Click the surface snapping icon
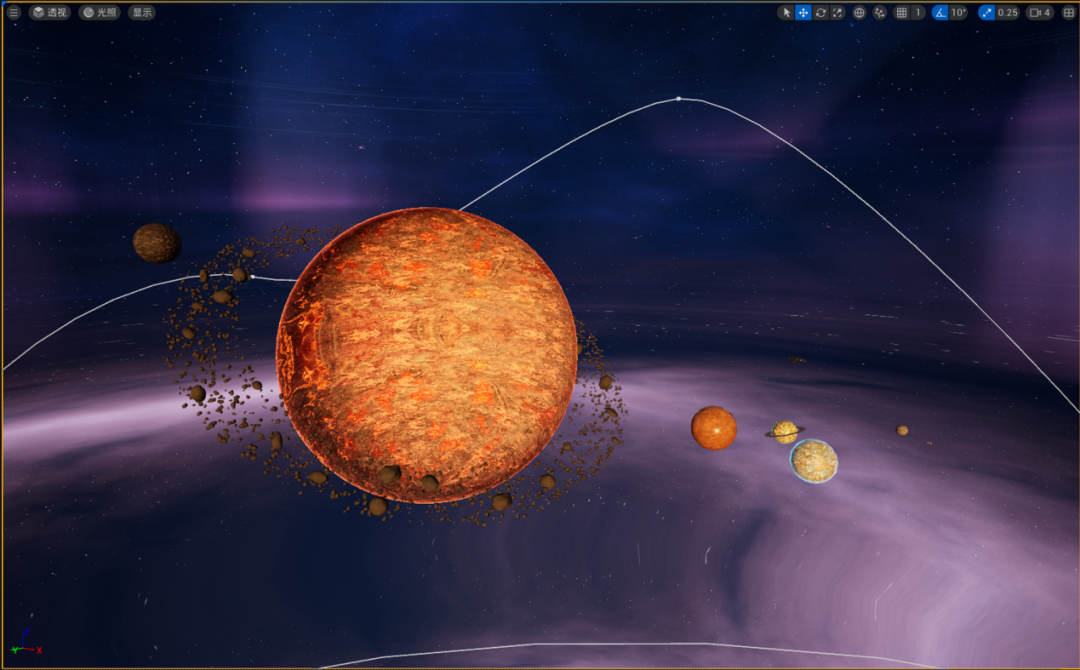 pos(880,13)
